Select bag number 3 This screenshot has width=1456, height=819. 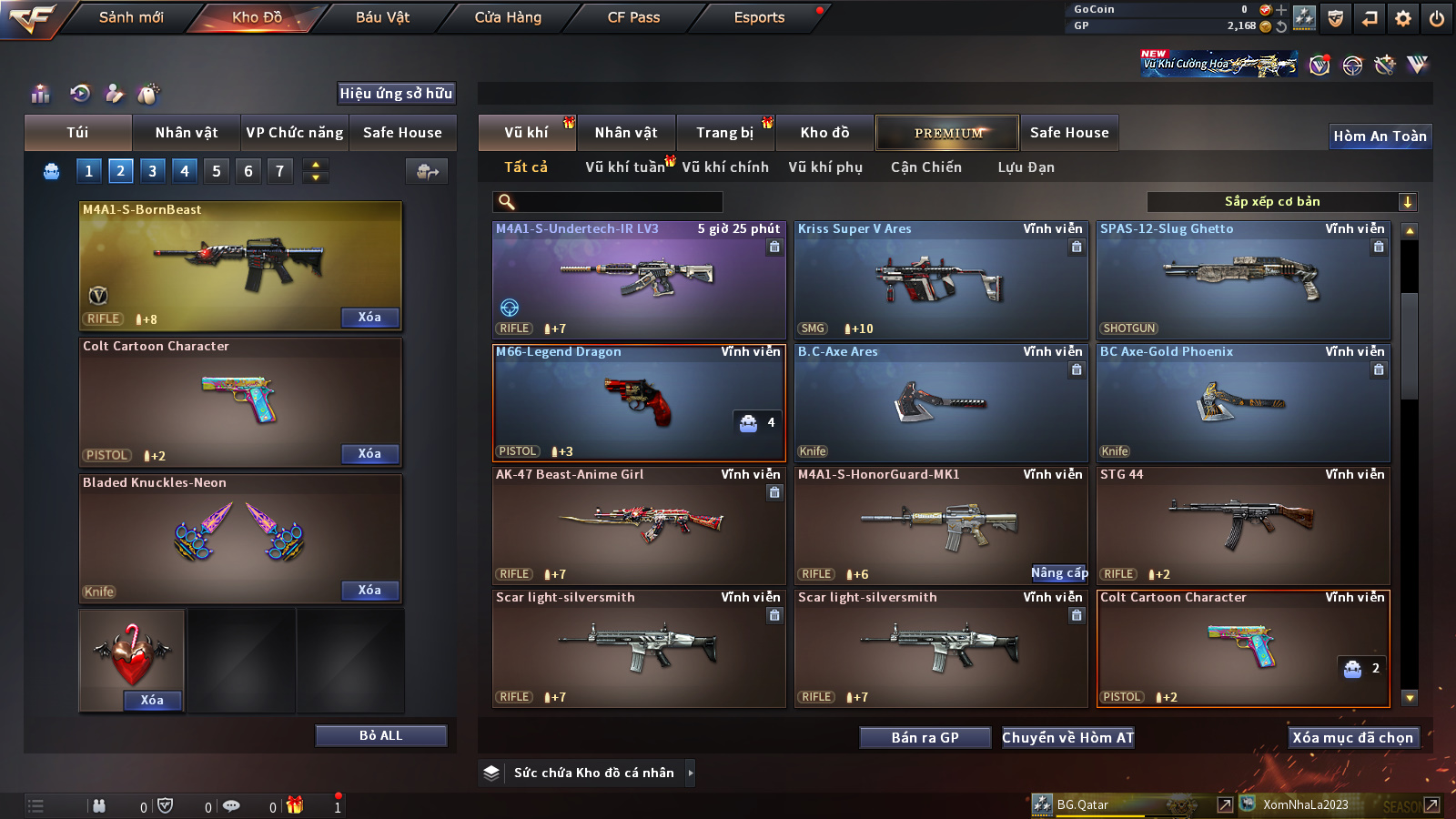(x=152, y=171)
